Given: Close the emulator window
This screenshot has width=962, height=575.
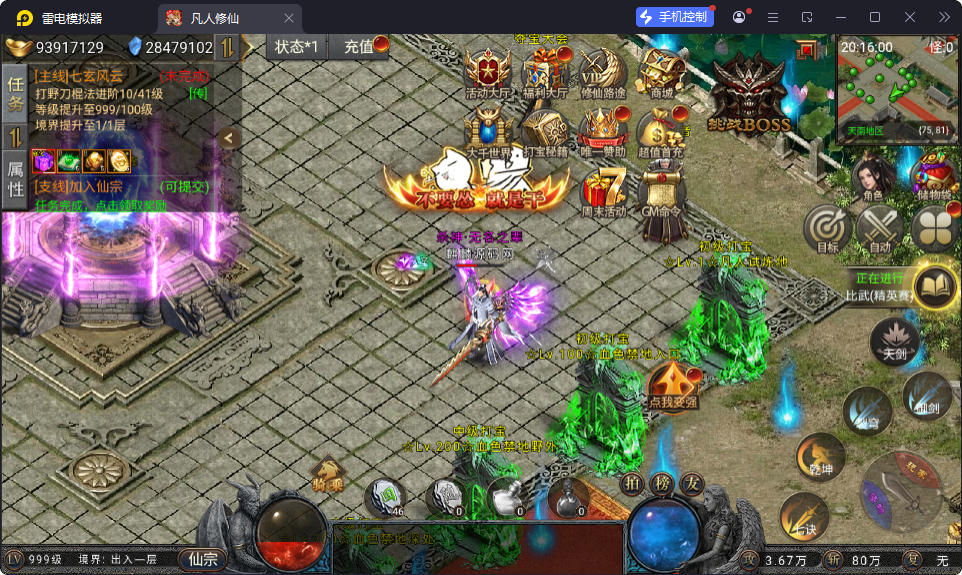Looking at the screenshot, I should point(909,17).
